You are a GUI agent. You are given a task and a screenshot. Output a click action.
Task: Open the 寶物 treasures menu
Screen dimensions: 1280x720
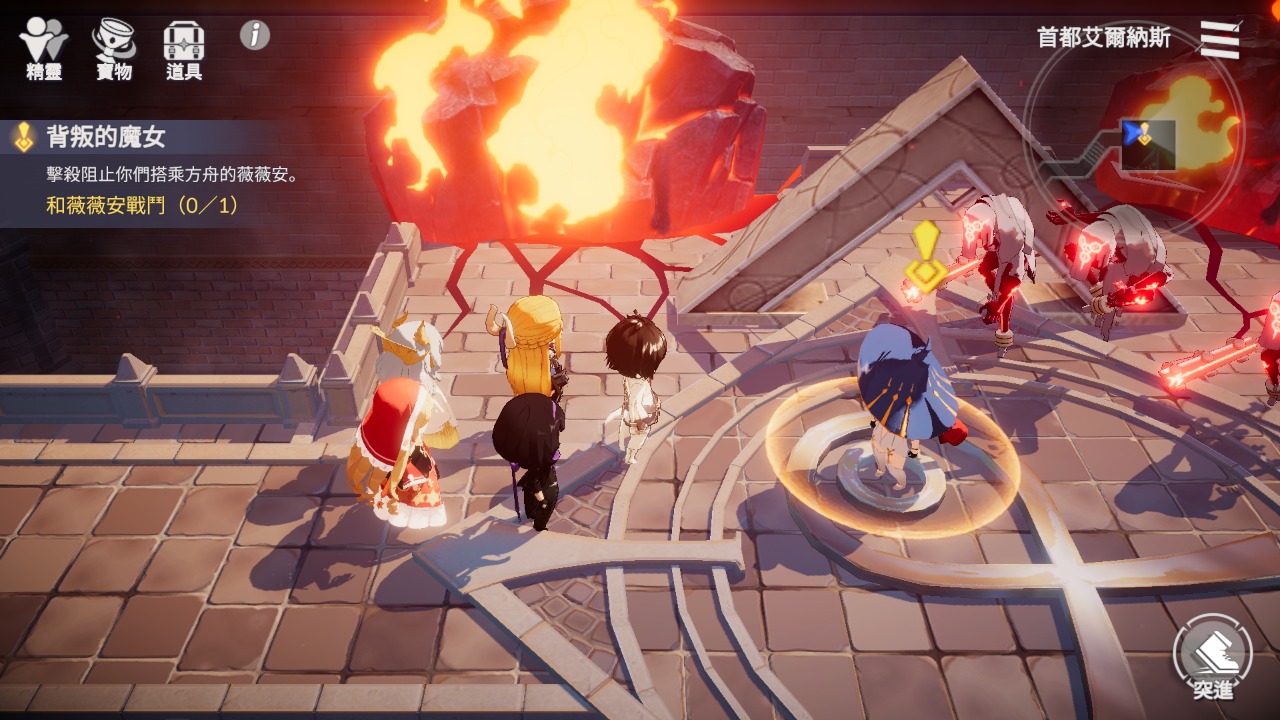coord(114,48)
